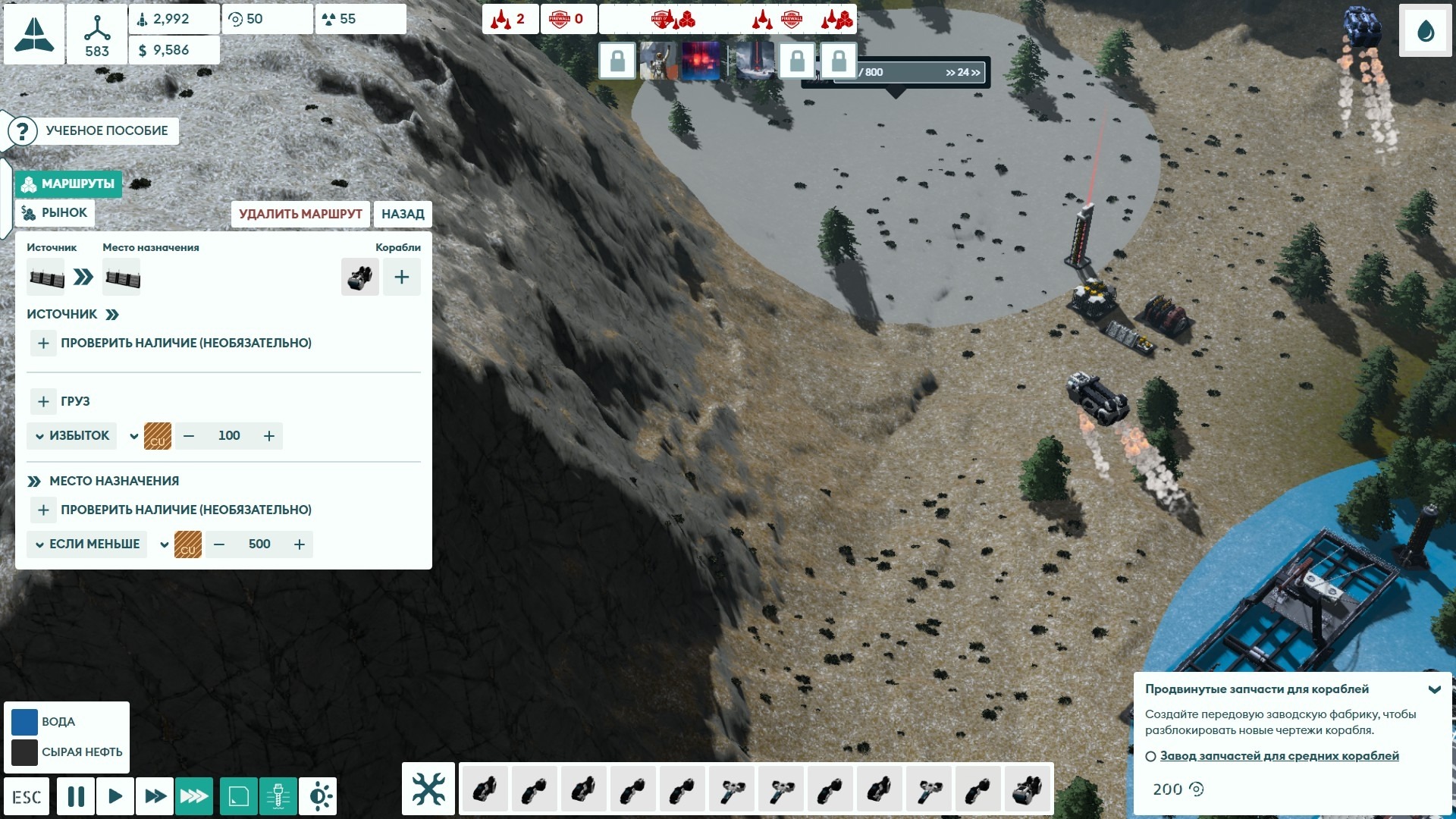Viewport: 1456px width, 819px height.
Task: Decrease the destination threshold below 500
Action: (219, 544)
